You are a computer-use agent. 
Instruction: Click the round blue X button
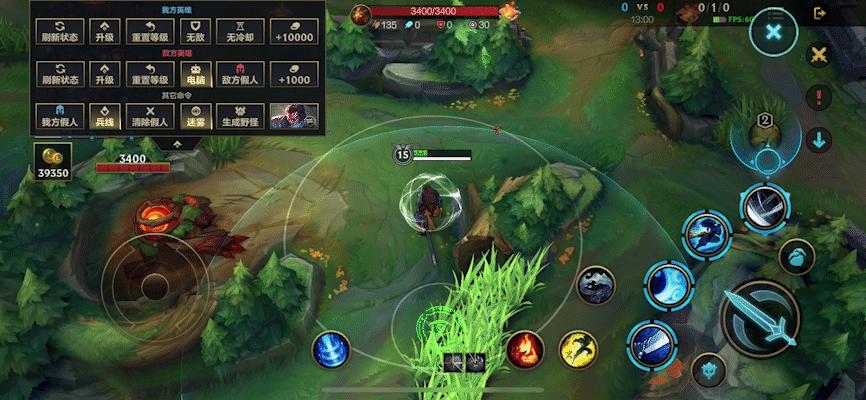(772, 31)
